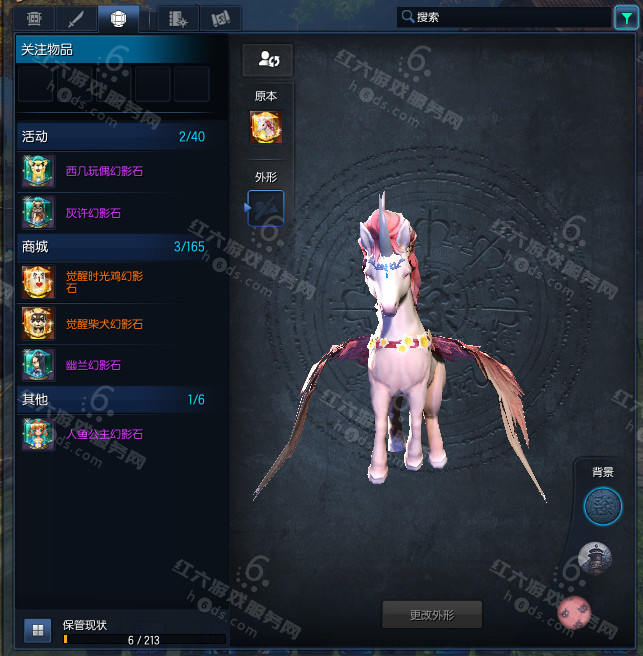643x656 pixels.
Task: Choose the blue stone emblem background
Action: (x=602, y=506)
